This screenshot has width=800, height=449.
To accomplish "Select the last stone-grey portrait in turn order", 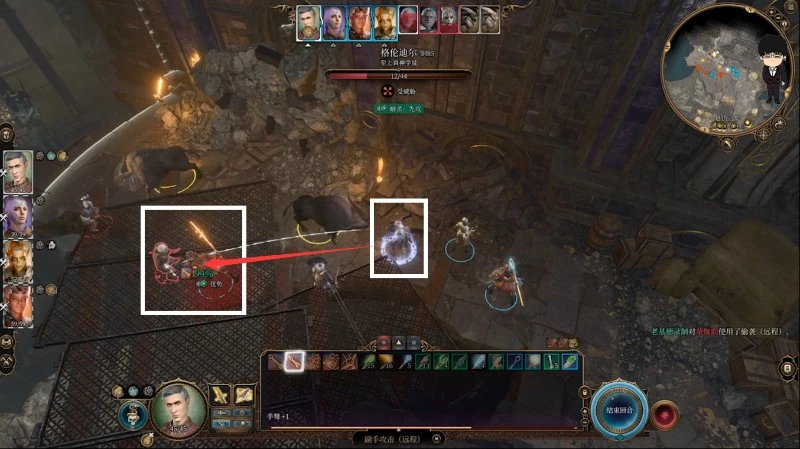I will [x=489, y=21].
